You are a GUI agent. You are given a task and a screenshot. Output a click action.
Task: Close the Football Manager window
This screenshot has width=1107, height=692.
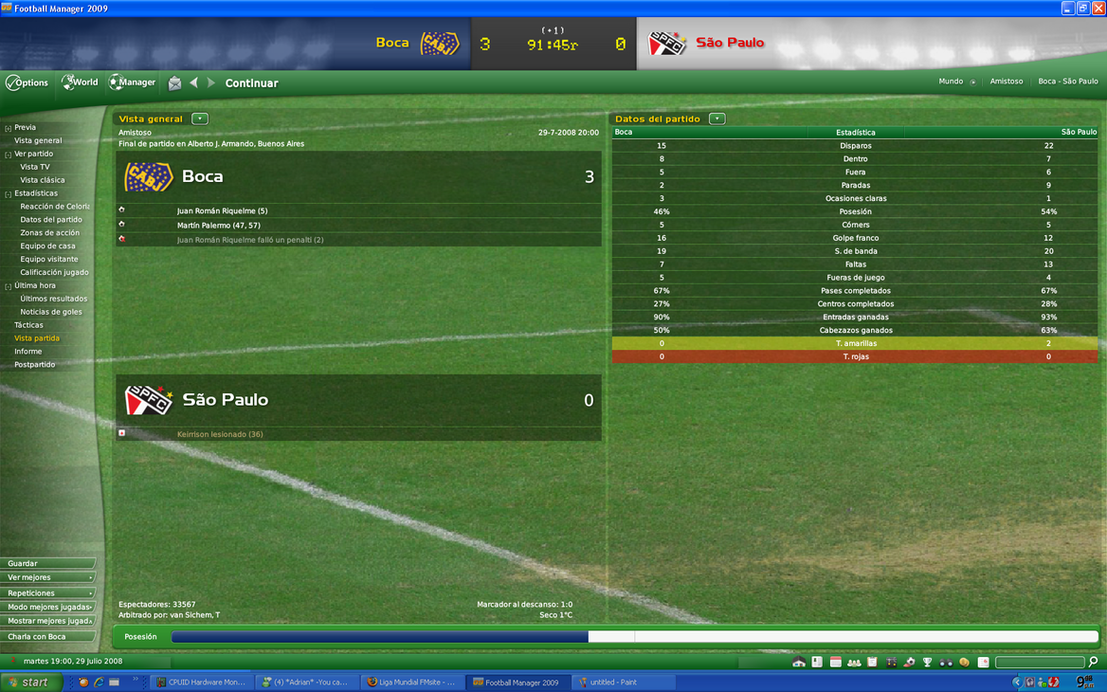1098,8
